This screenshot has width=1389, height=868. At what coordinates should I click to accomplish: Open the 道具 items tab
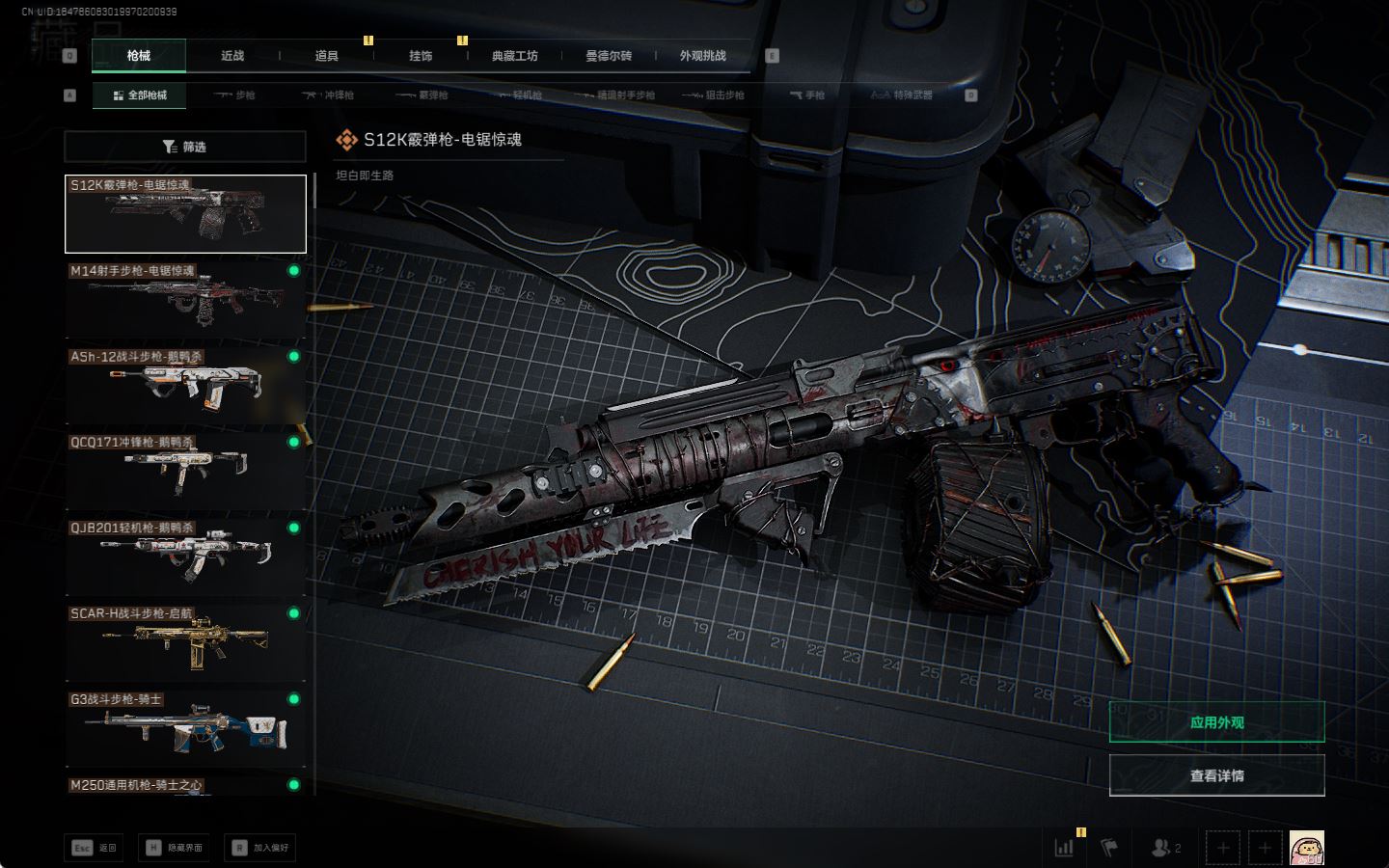(x=327, y=56)
